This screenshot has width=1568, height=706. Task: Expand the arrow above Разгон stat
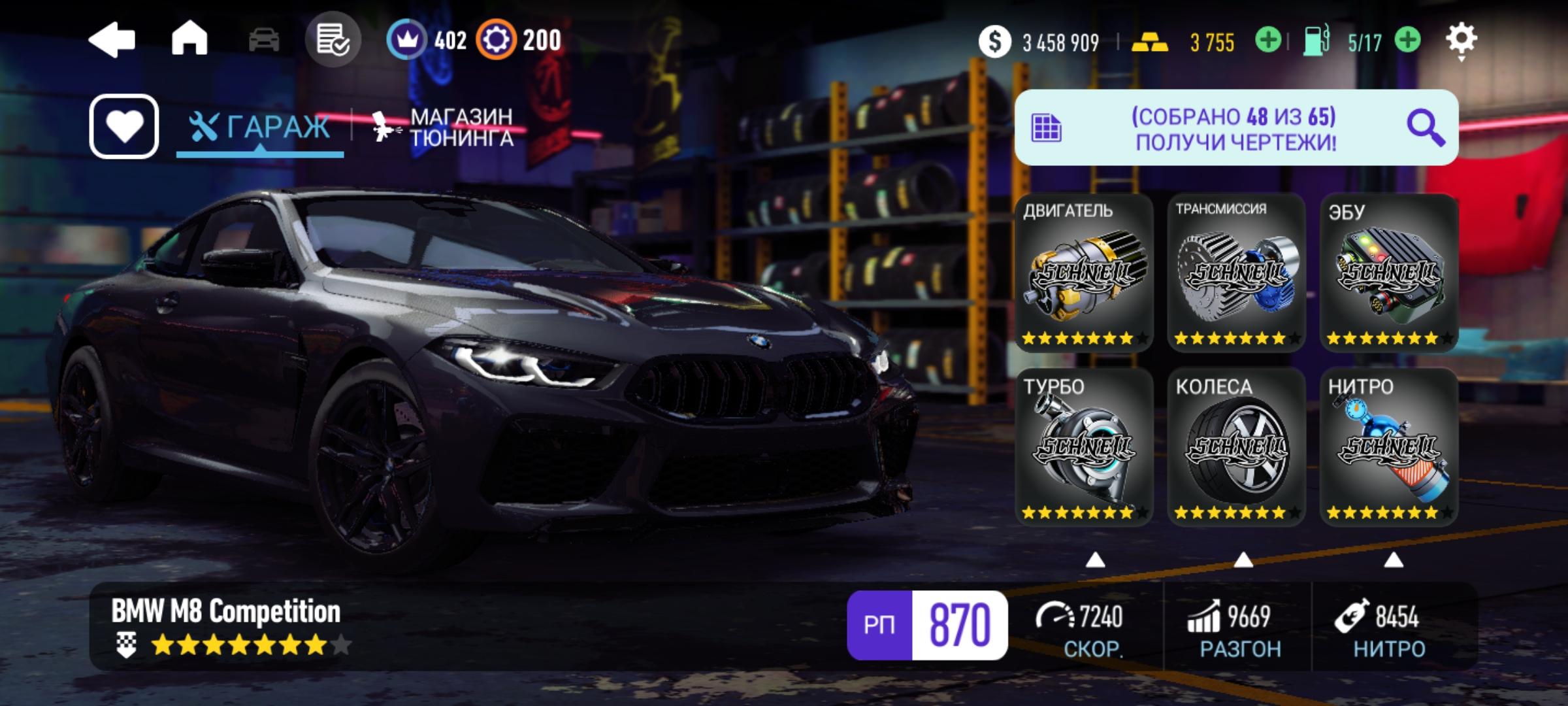point(1243,560)
